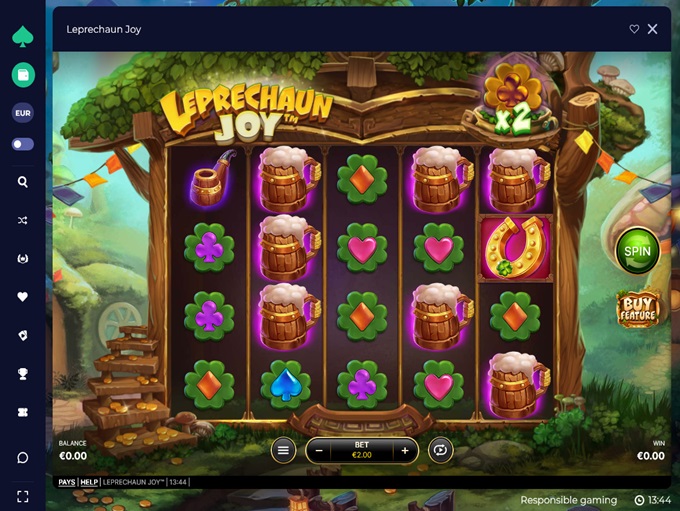680x511 pixels.
Task: Open the Responsible gaming link
Action: [569, 499]
